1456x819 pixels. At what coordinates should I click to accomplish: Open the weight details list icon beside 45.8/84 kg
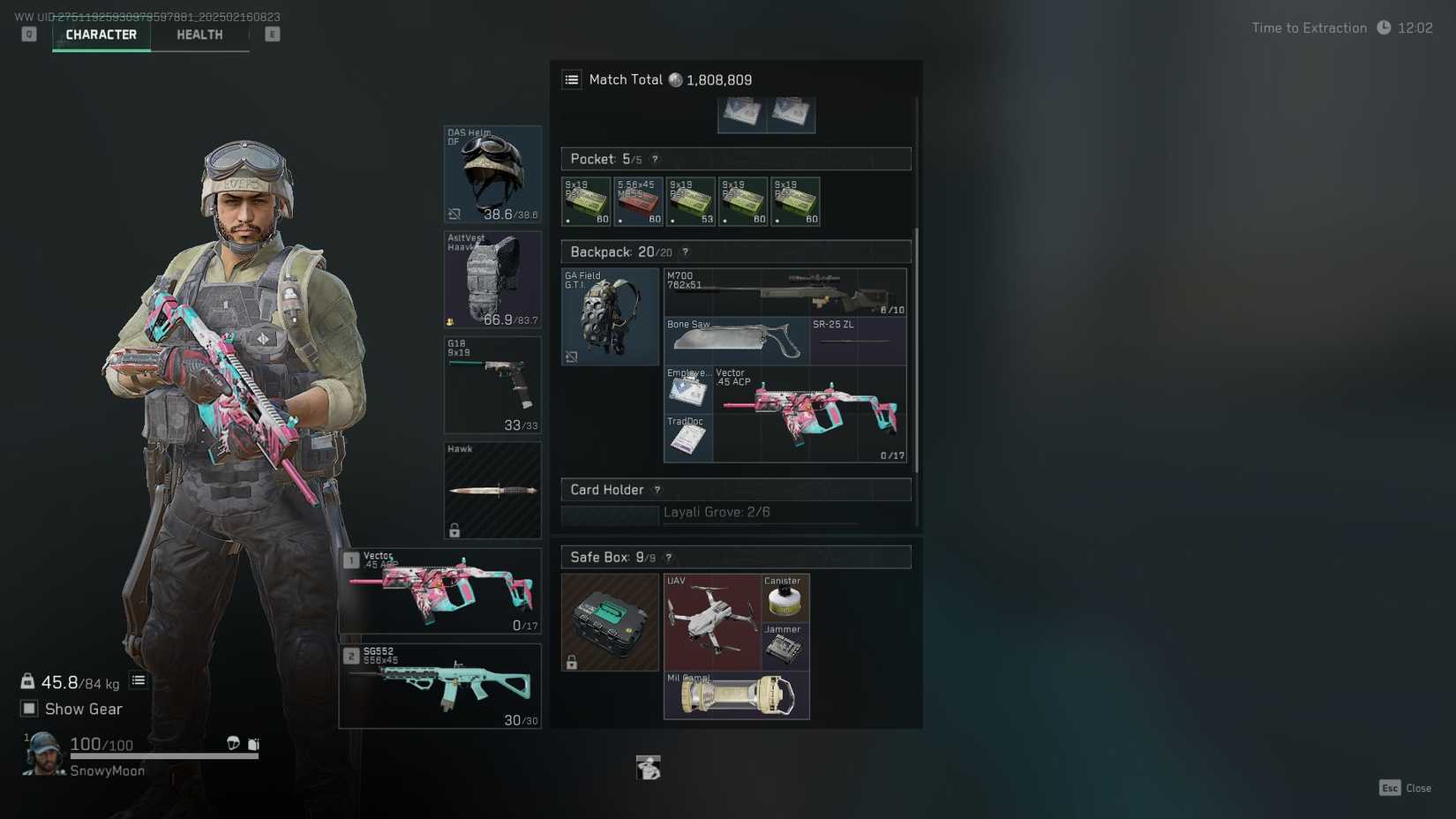coord(138,680)
